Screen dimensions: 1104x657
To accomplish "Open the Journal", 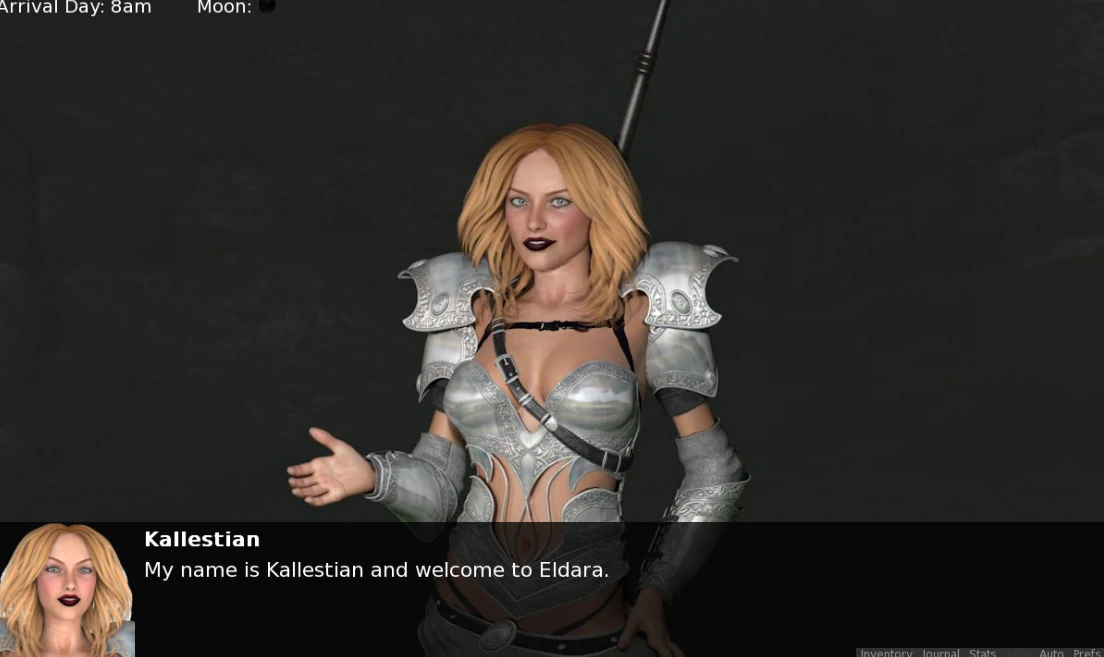I will [940, 653].
